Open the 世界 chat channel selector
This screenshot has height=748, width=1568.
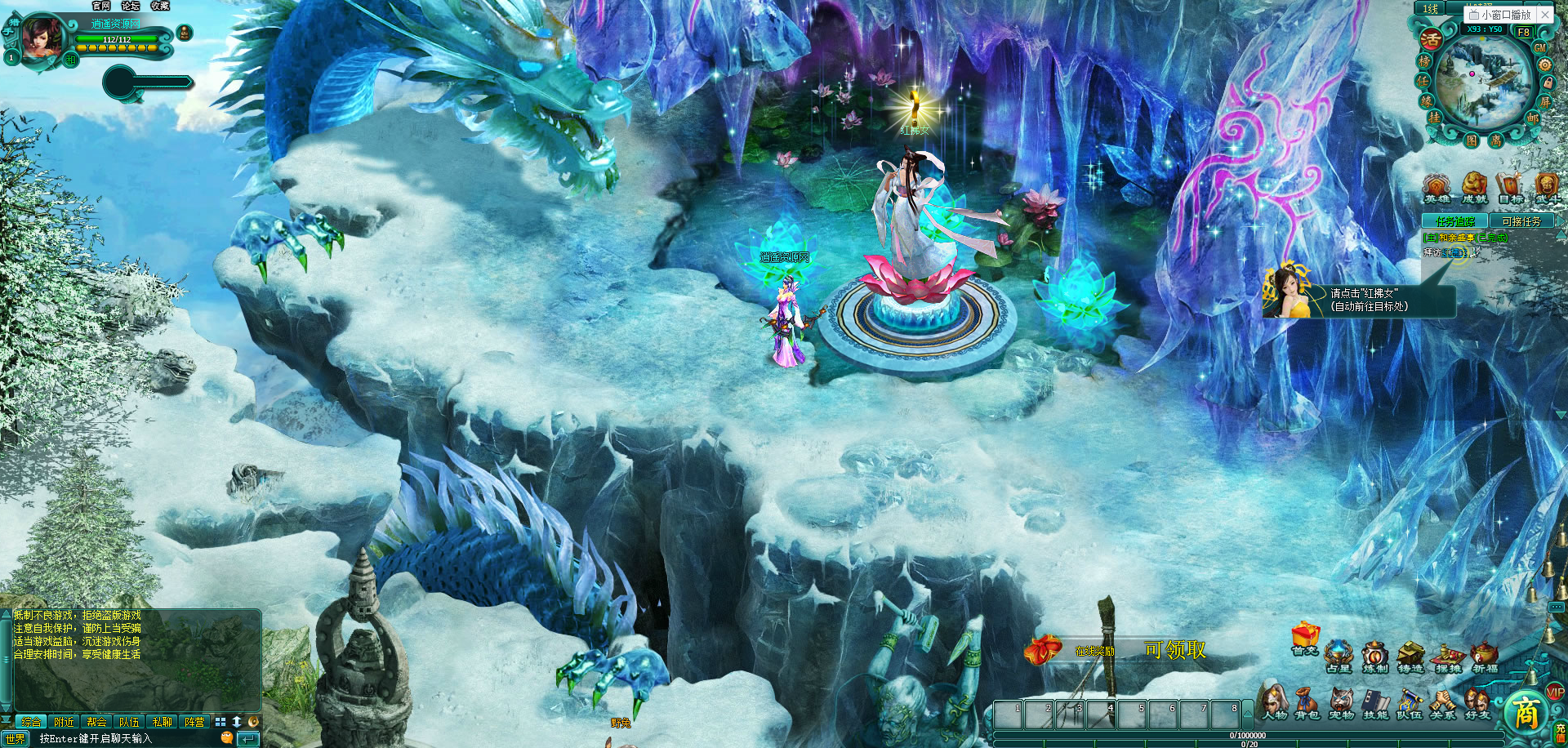point(15,738)
